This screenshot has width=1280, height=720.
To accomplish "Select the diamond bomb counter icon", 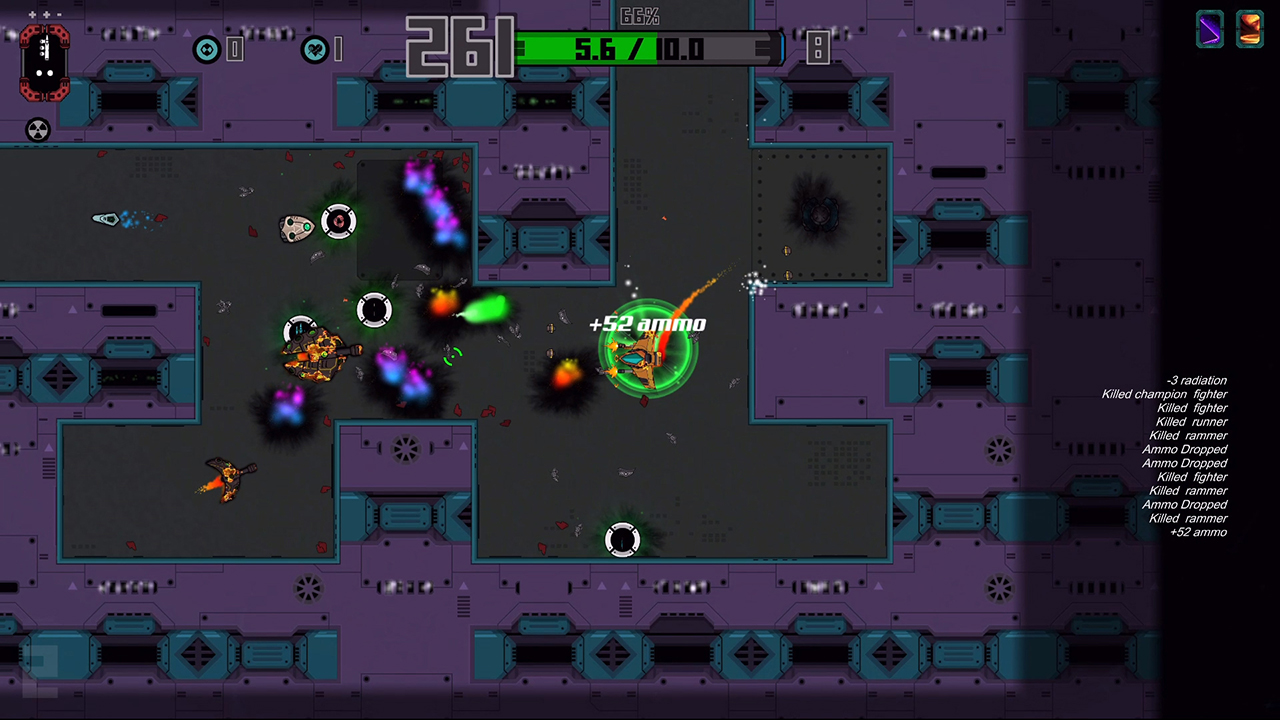I will (209, 48).
